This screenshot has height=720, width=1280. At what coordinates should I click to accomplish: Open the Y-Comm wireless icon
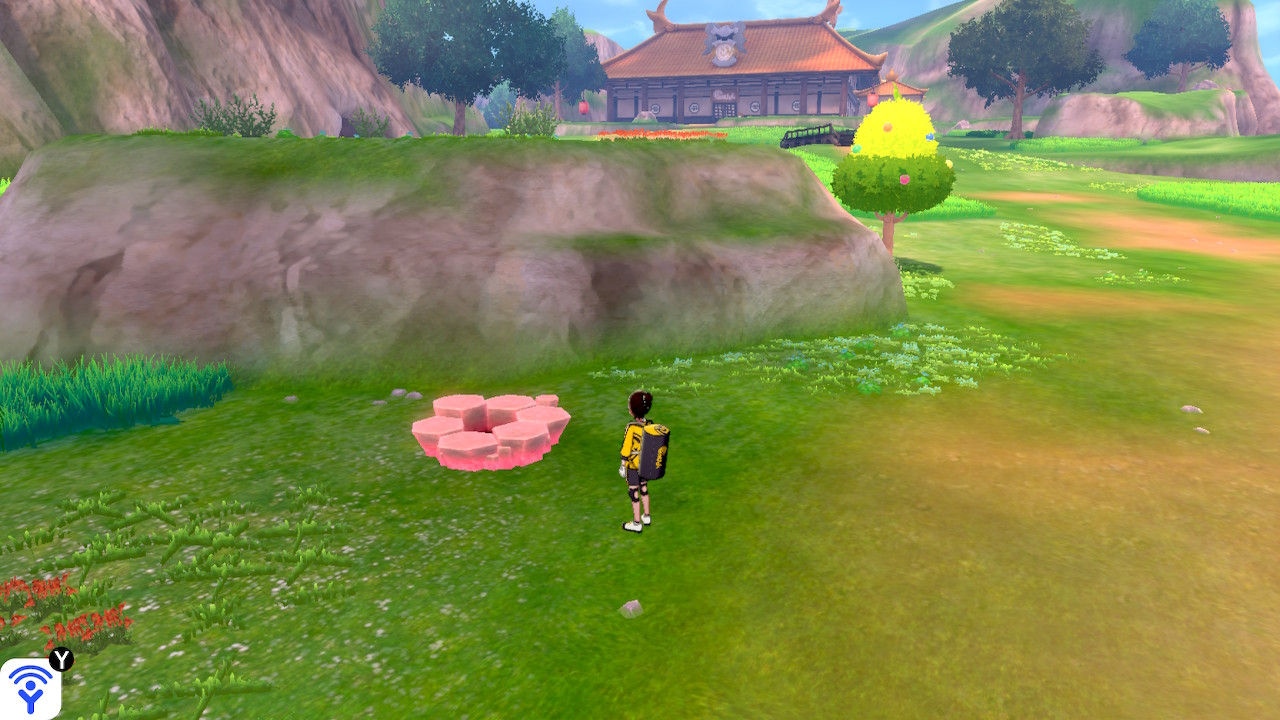[x=30, y=689]
